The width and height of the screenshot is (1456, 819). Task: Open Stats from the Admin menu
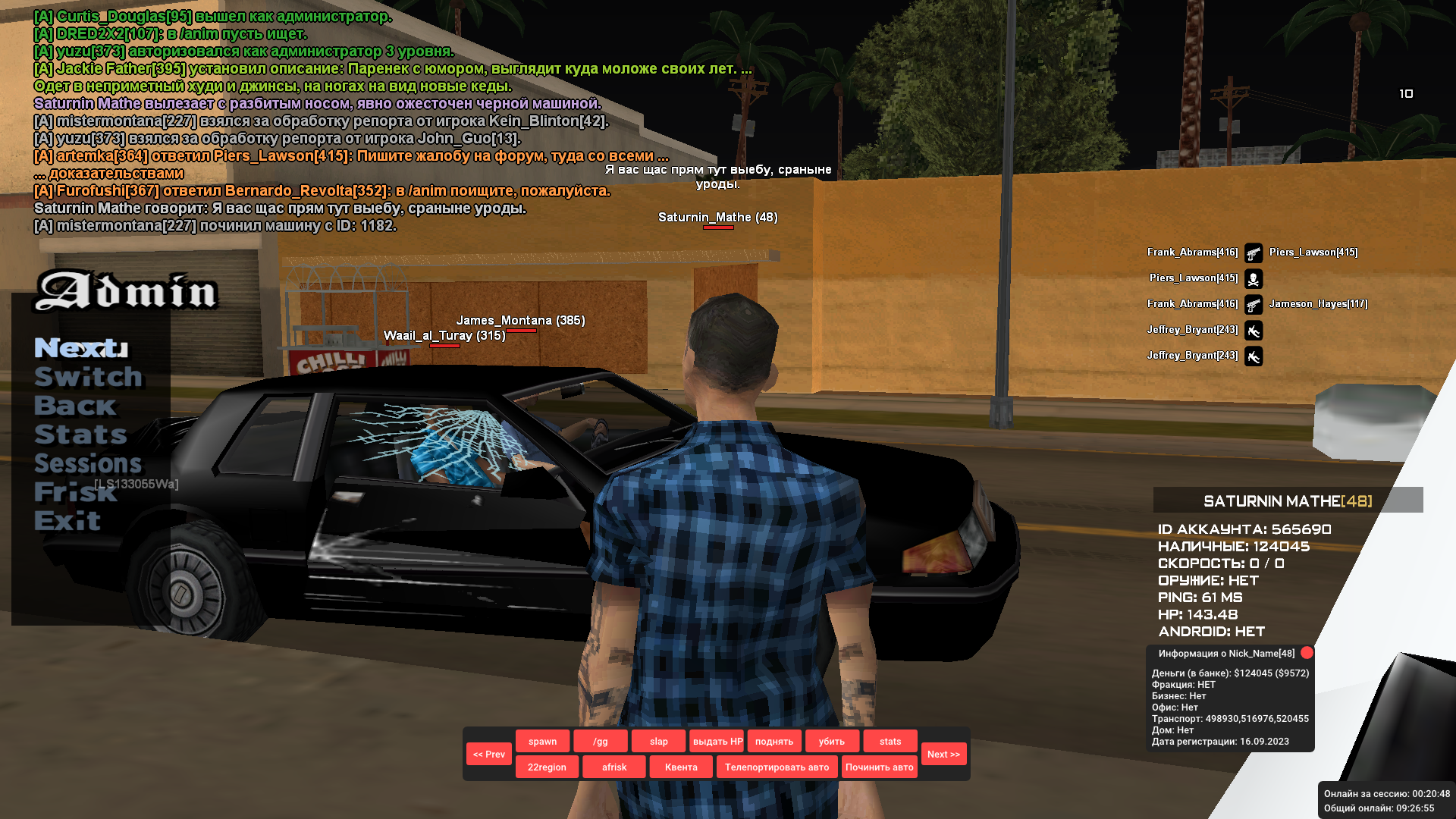[80, 435]
